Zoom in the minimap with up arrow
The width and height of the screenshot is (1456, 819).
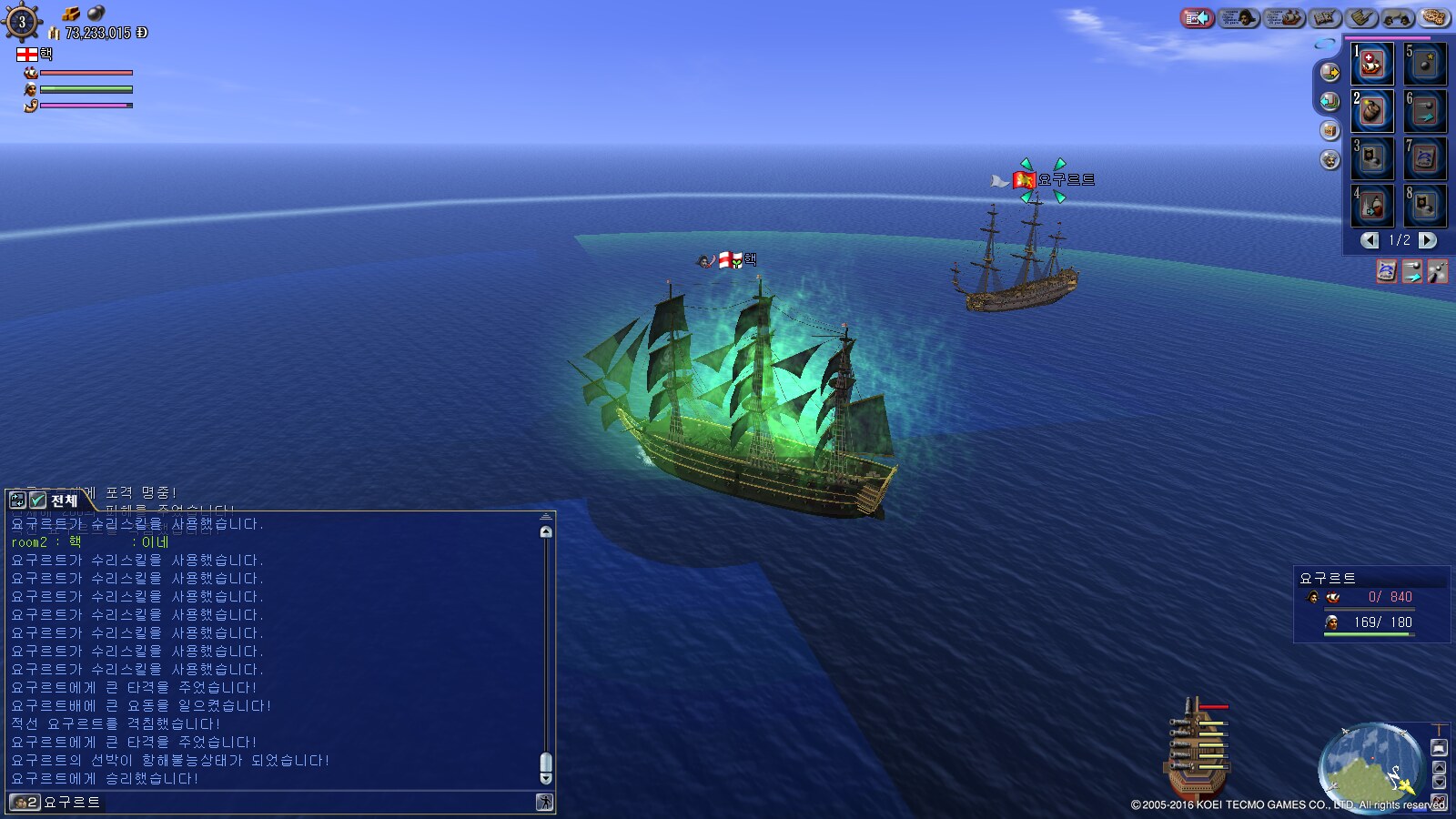tap(1439, 766)
